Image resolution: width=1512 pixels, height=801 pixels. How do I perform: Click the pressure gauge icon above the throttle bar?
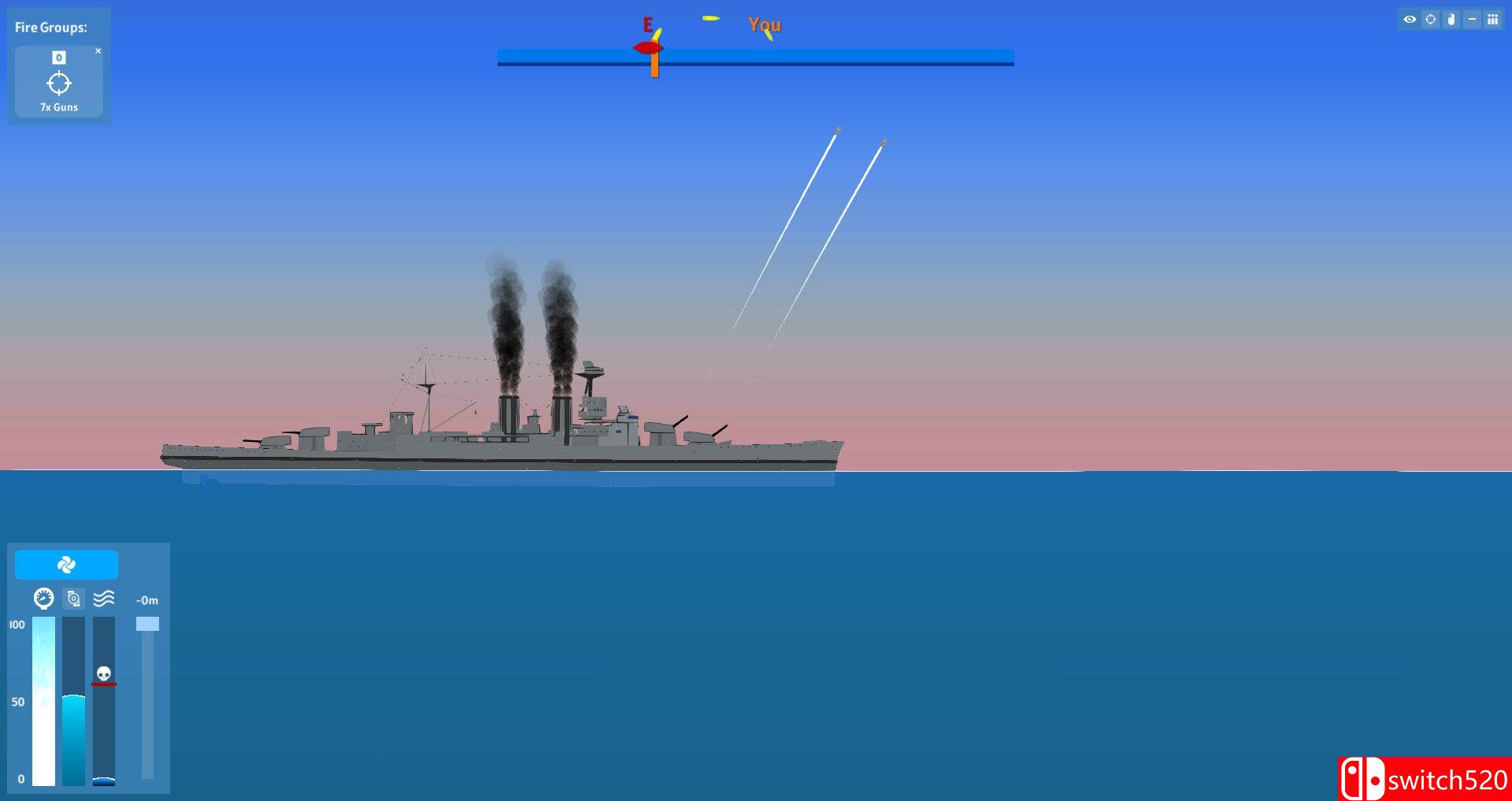click(x=43, y=598)
